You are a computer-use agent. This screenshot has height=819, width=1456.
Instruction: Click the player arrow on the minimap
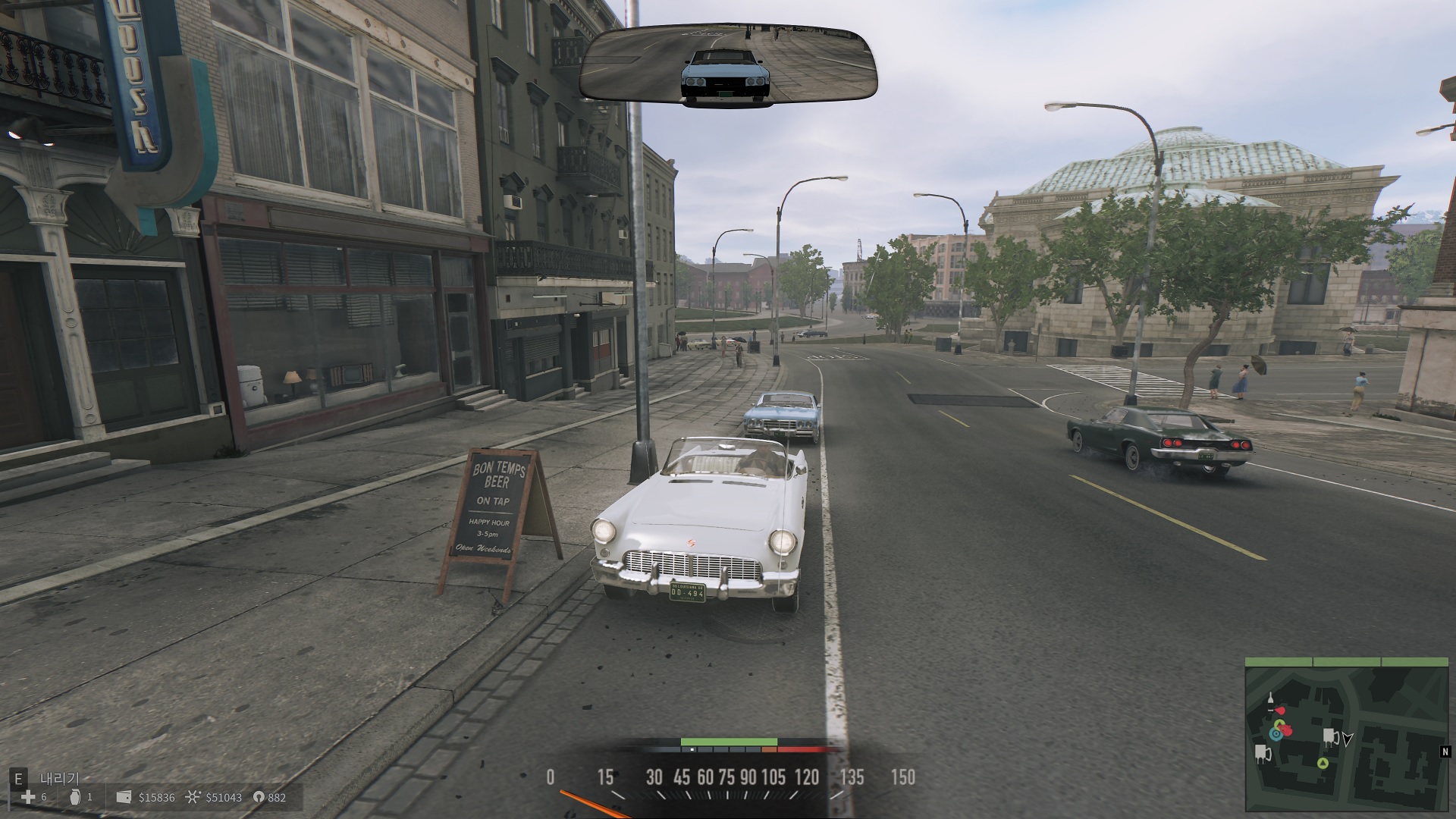(1348, 738)
